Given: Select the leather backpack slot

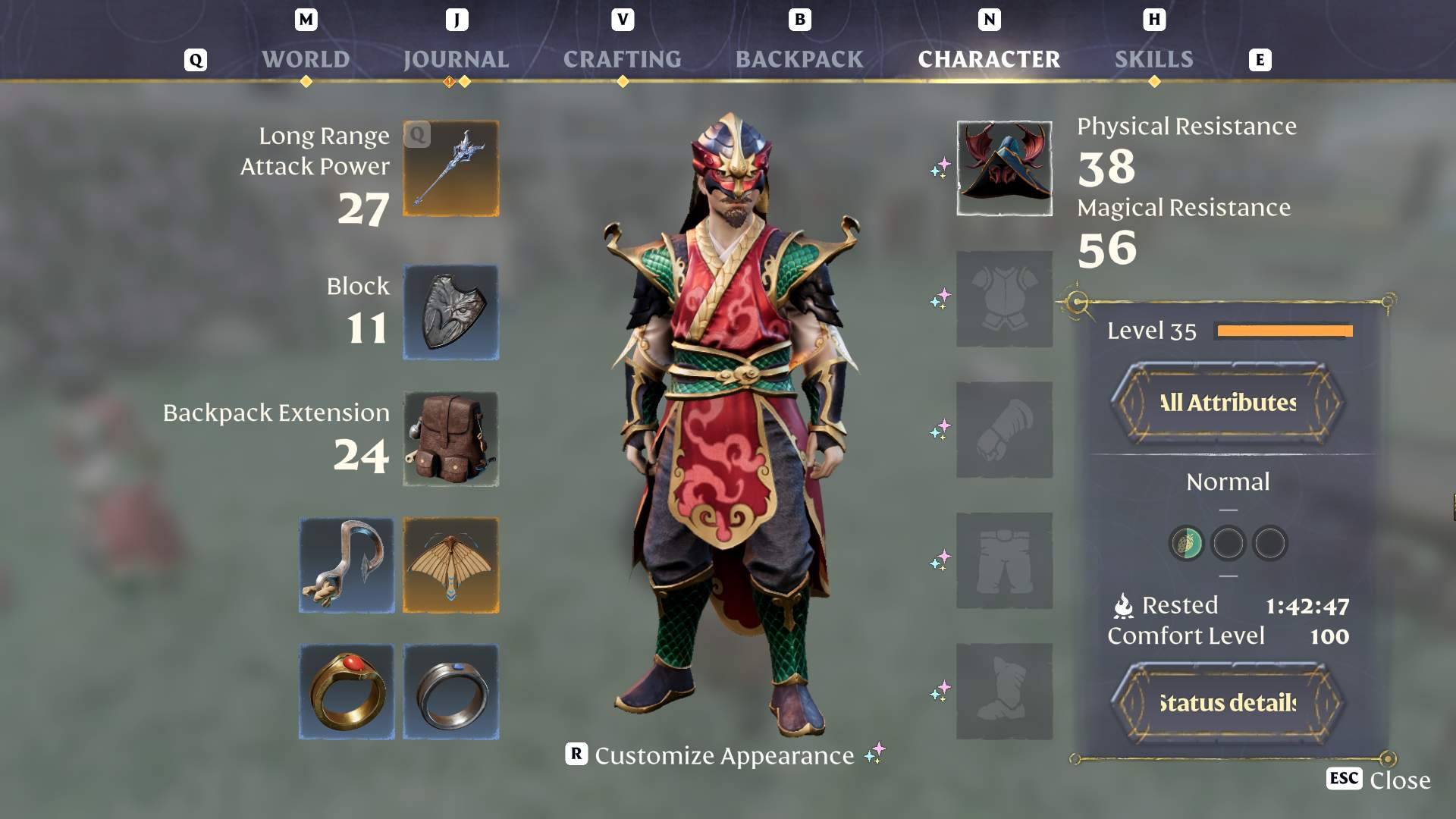Looking at the screenshot, I should tap(450, 439).
